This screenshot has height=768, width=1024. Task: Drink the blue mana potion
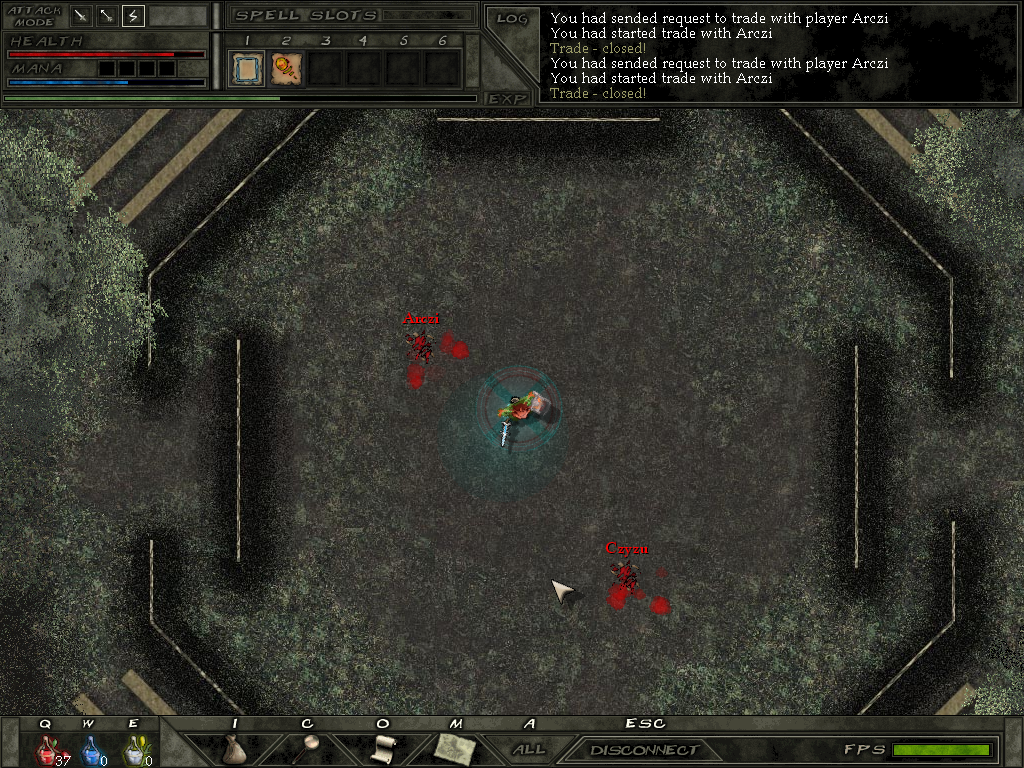[91, 750]
